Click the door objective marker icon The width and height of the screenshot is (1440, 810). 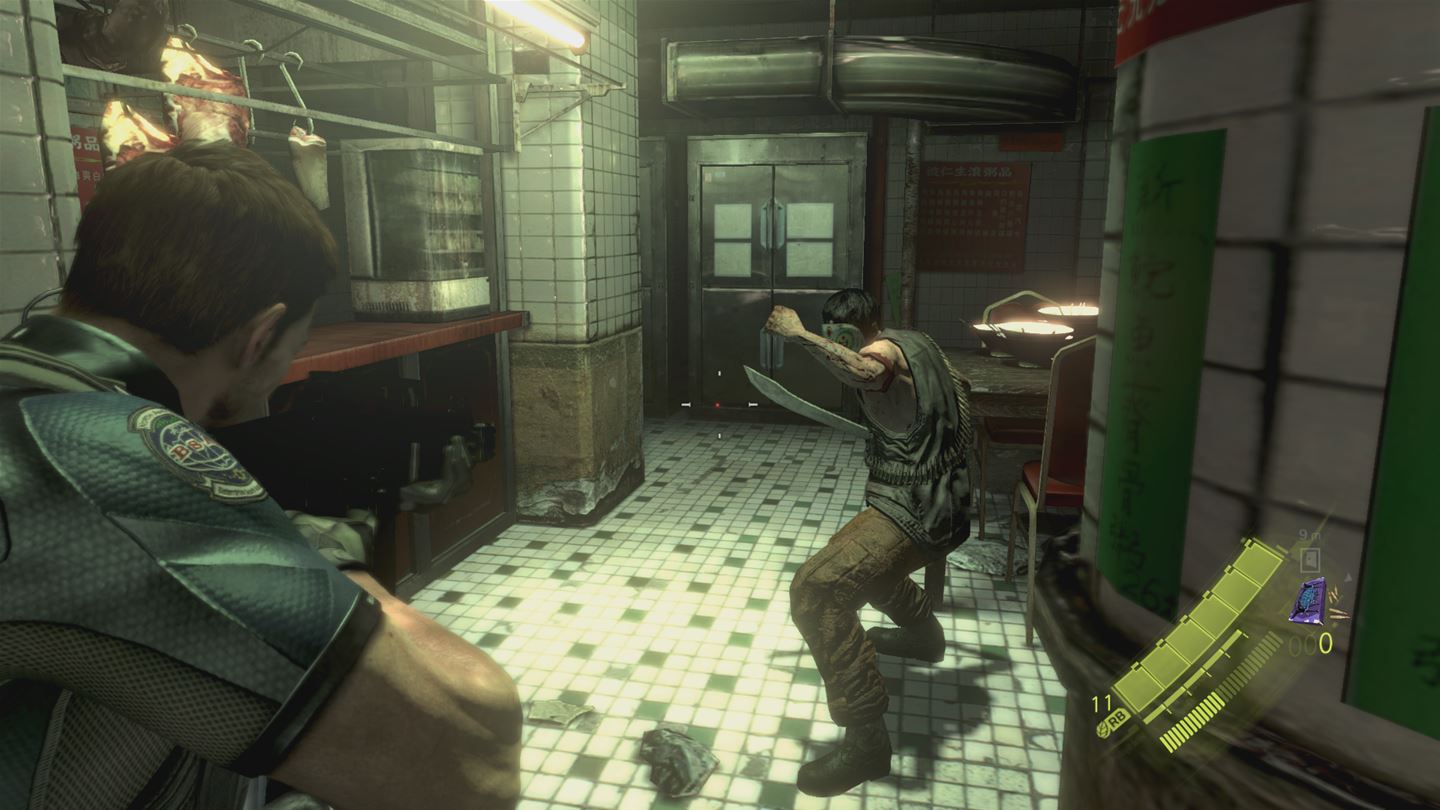1308,558
